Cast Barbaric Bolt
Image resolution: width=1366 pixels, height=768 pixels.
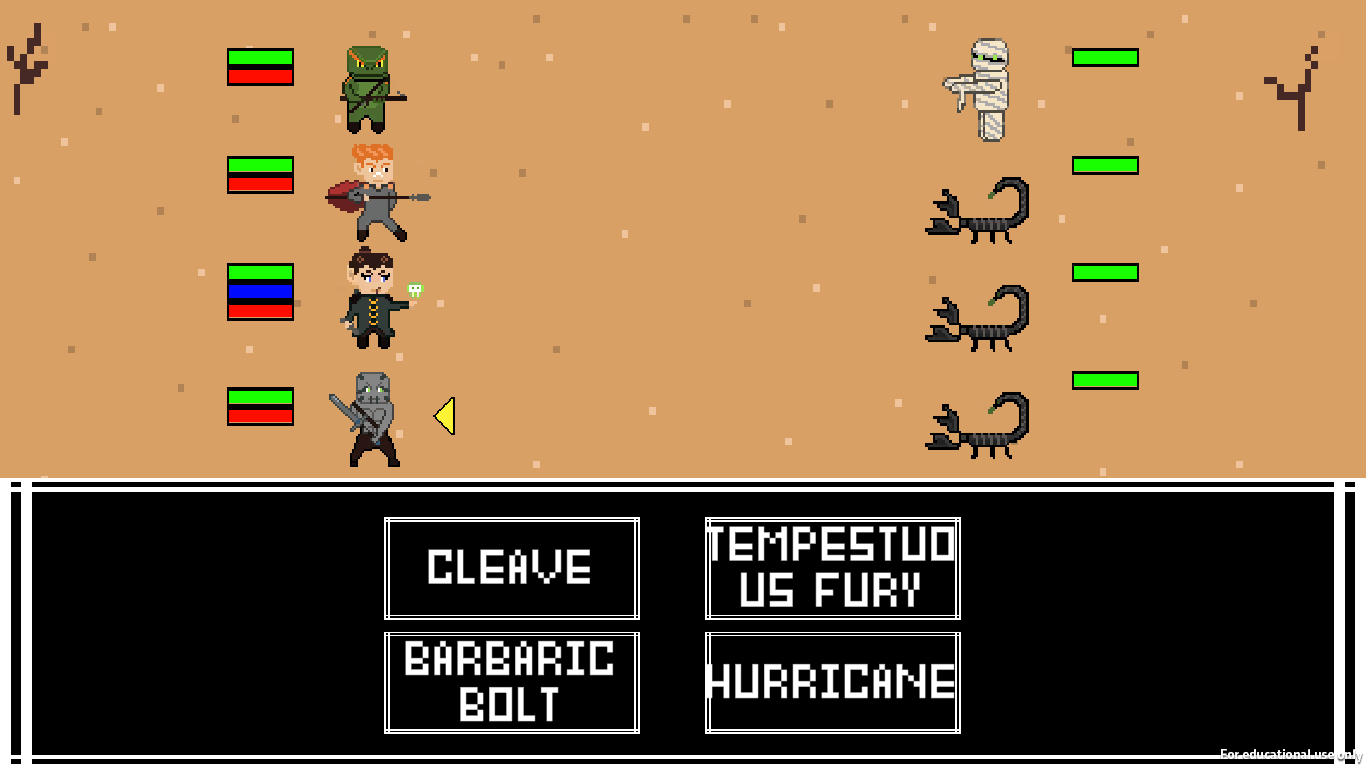click(x=511, y=682)
